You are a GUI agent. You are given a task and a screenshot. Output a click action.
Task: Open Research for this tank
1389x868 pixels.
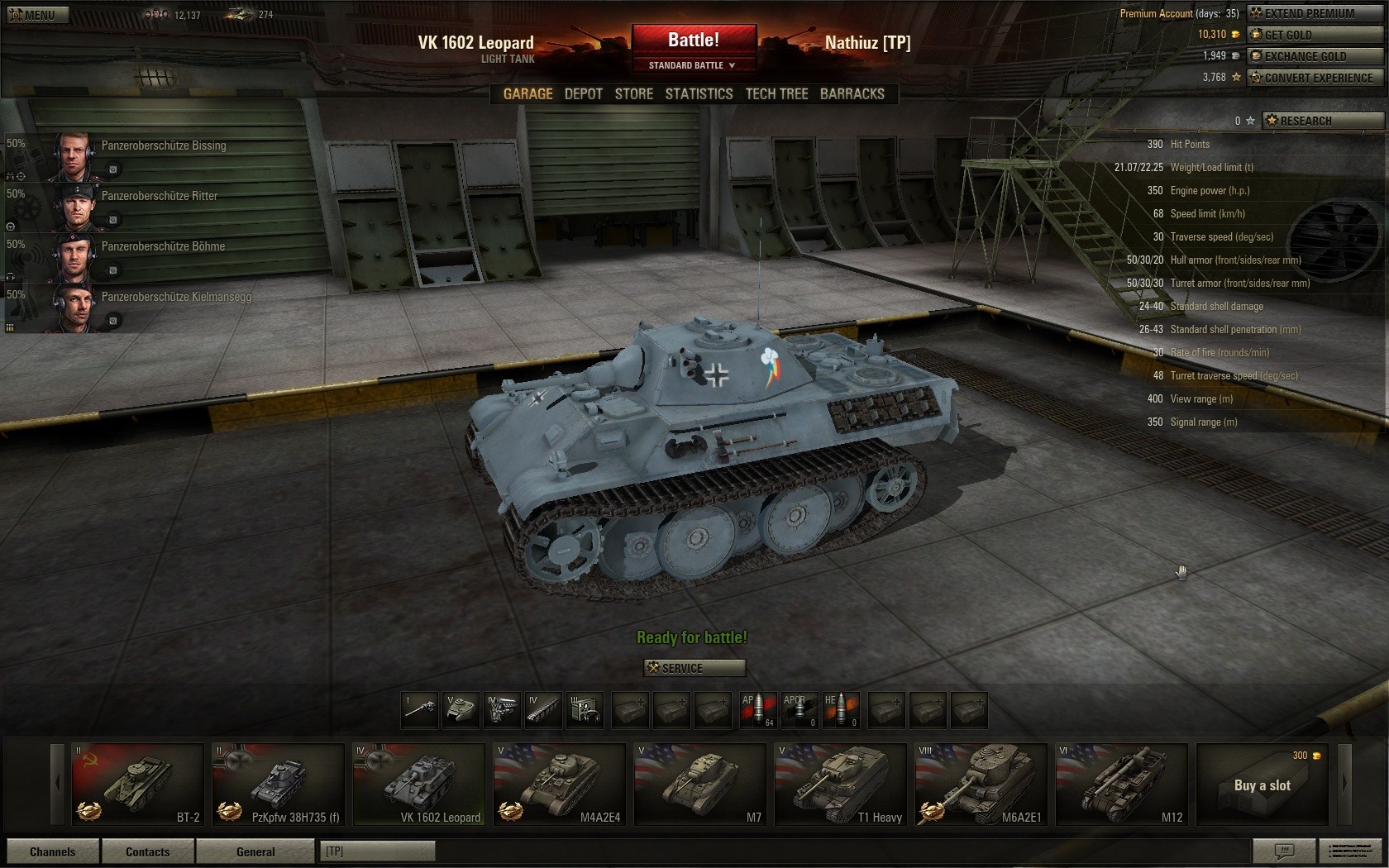pos(1321,121)
